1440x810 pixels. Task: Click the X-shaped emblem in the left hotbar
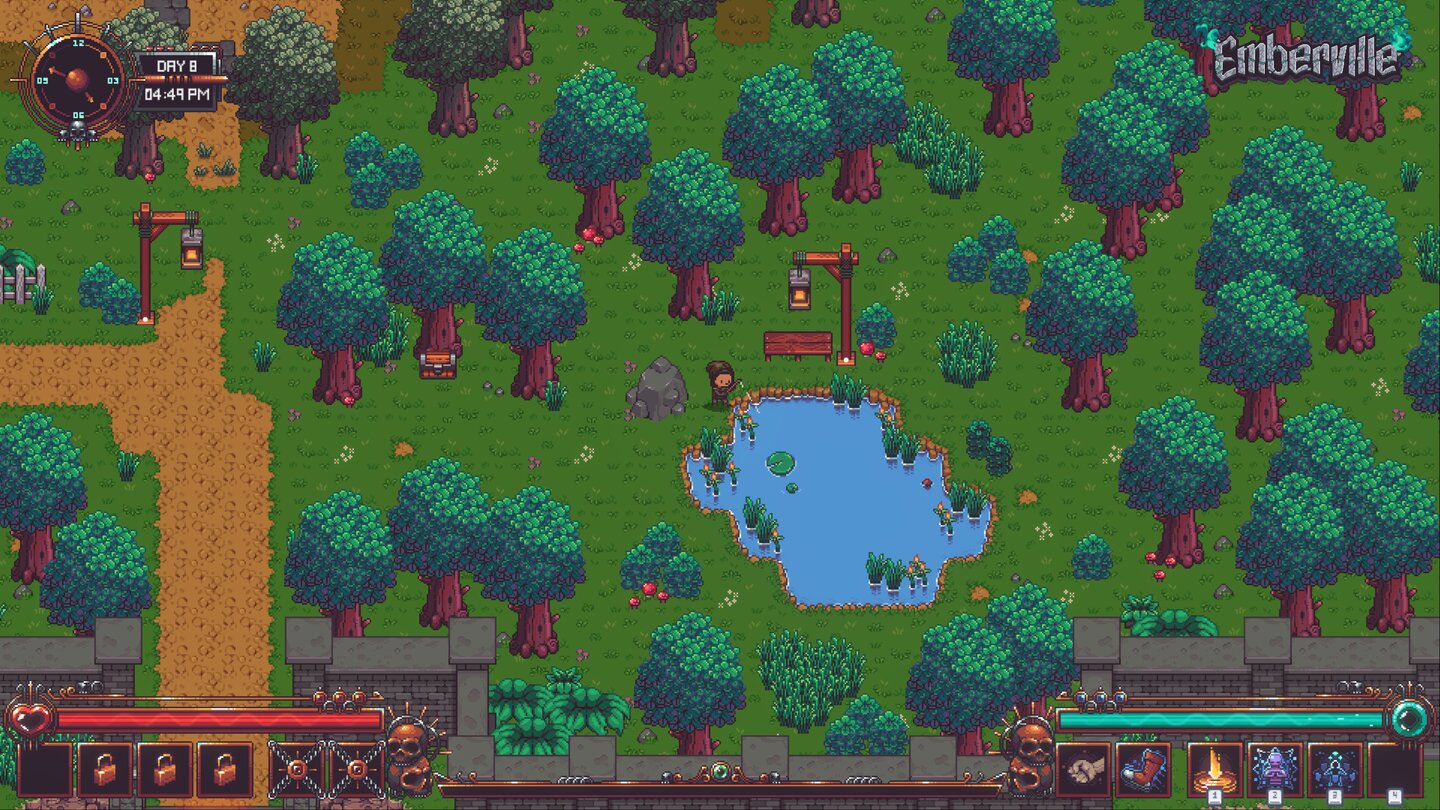[299, 769]
